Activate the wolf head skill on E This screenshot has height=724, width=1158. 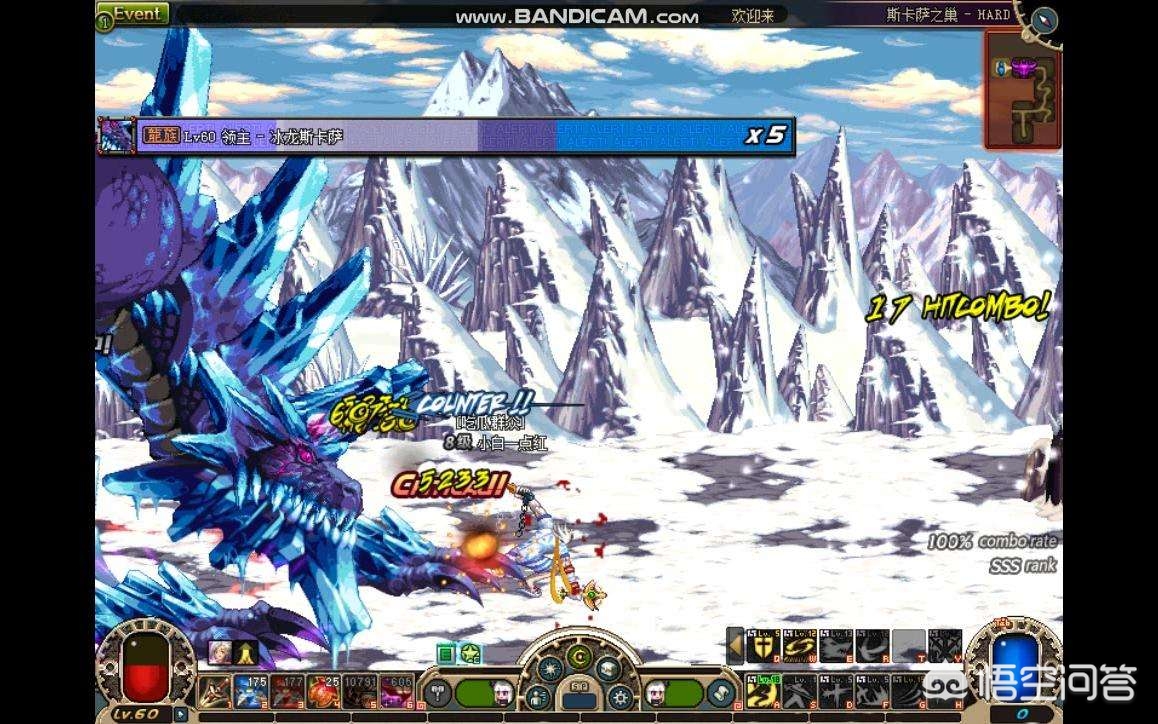tap(835, 648)
